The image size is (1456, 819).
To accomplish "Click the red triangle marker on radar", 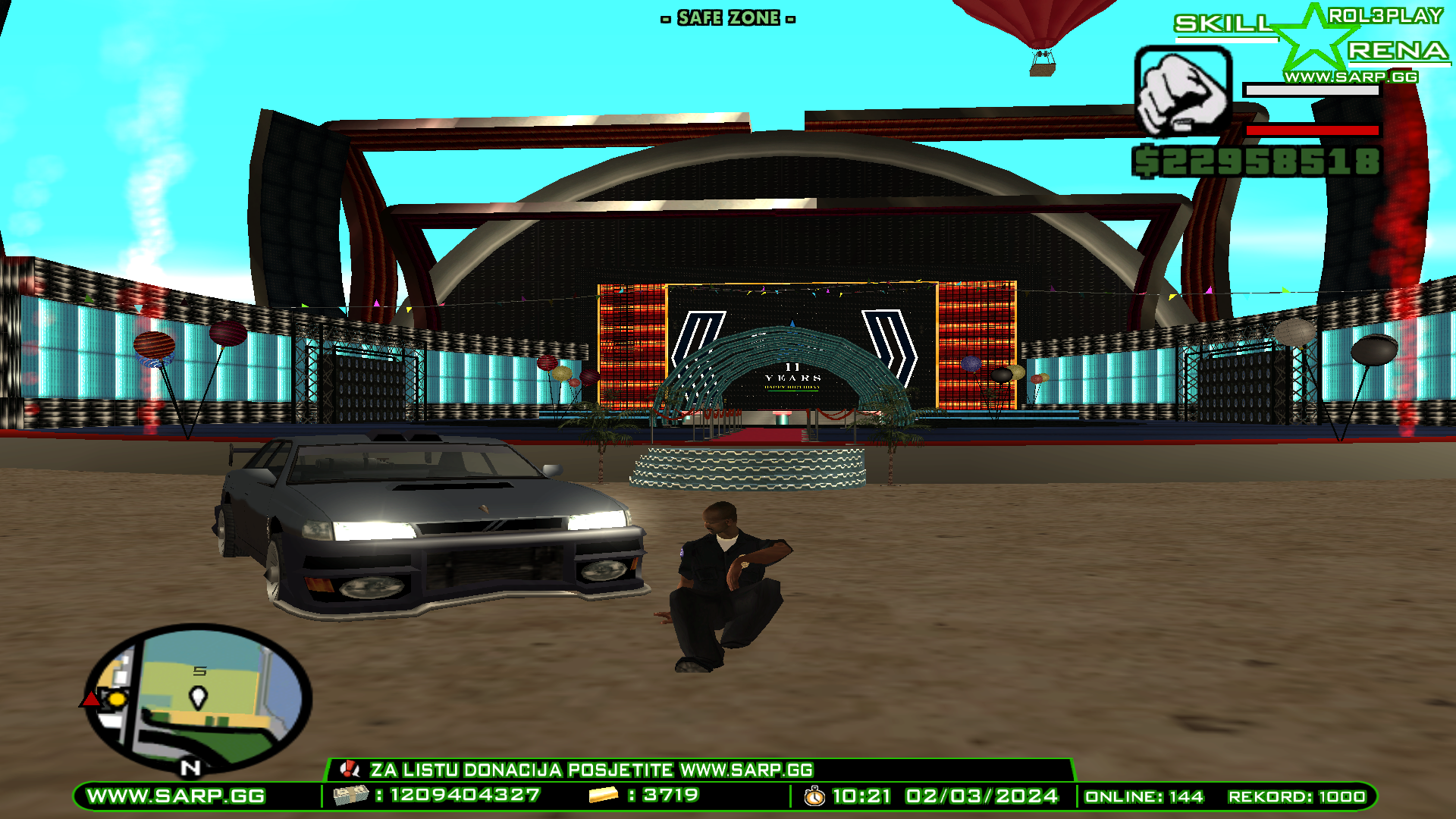I will point(90,698).
